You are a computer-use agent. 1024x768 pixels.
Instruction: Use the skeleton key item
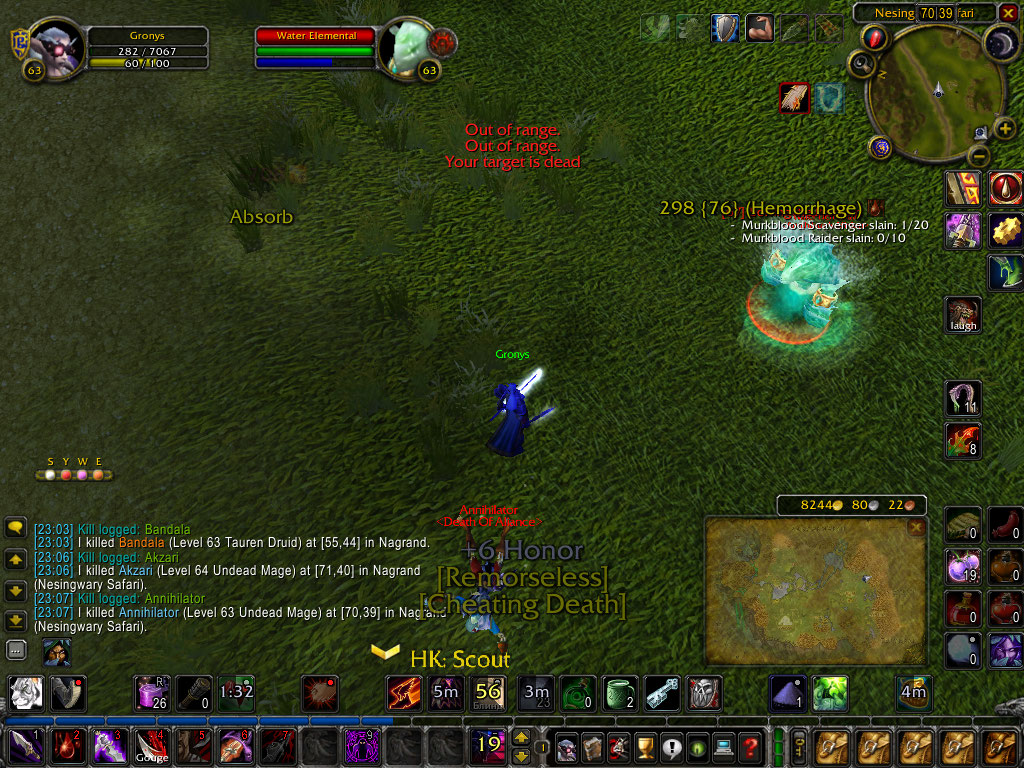click(662, 692)
